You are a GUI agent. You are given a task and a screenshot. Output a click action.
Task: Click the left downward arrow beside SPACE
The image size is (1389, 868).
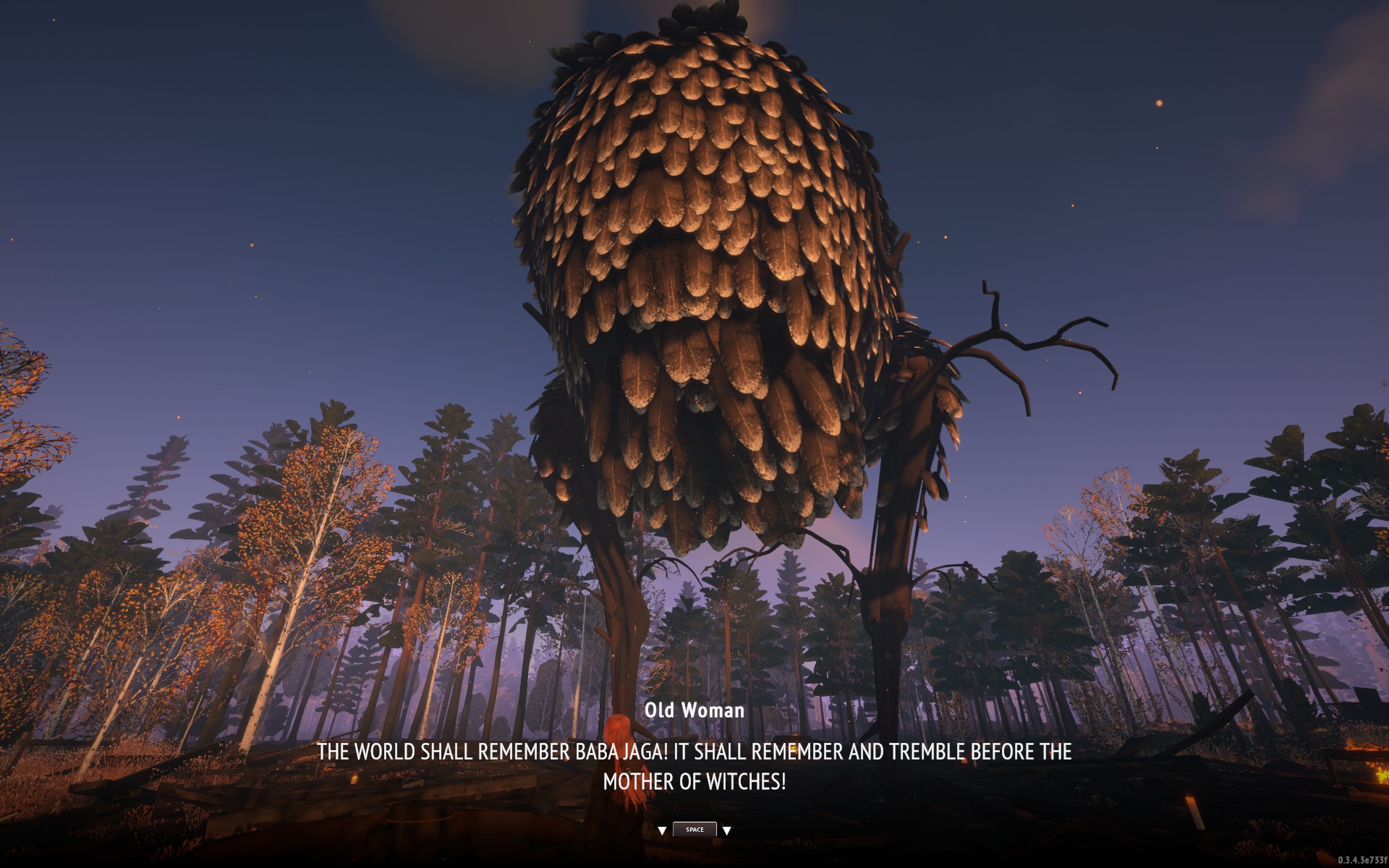pyautogui.click(x=663, y=830)
